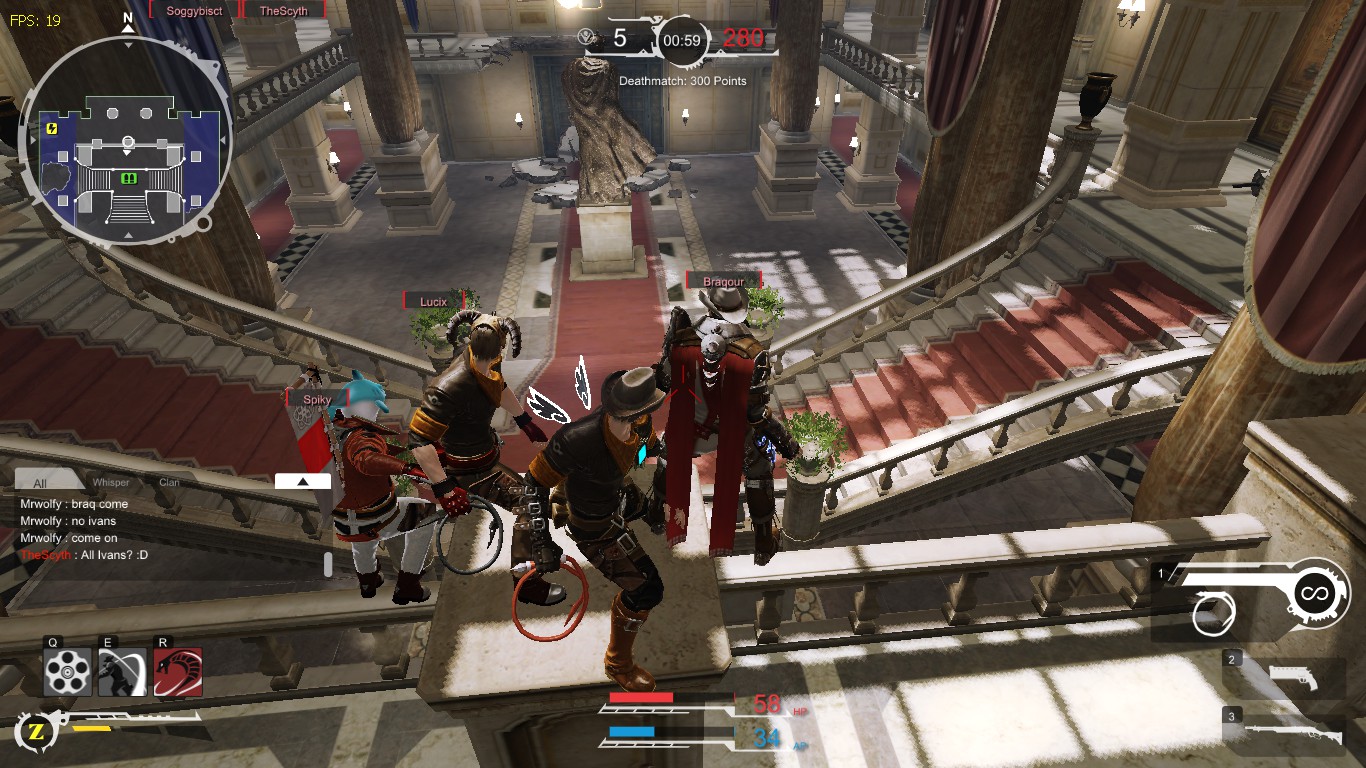Click the emblem beside the score counter 5
Image resolution: width=1366 pixels, height=768 pixels.
click(x=586, y=34)
